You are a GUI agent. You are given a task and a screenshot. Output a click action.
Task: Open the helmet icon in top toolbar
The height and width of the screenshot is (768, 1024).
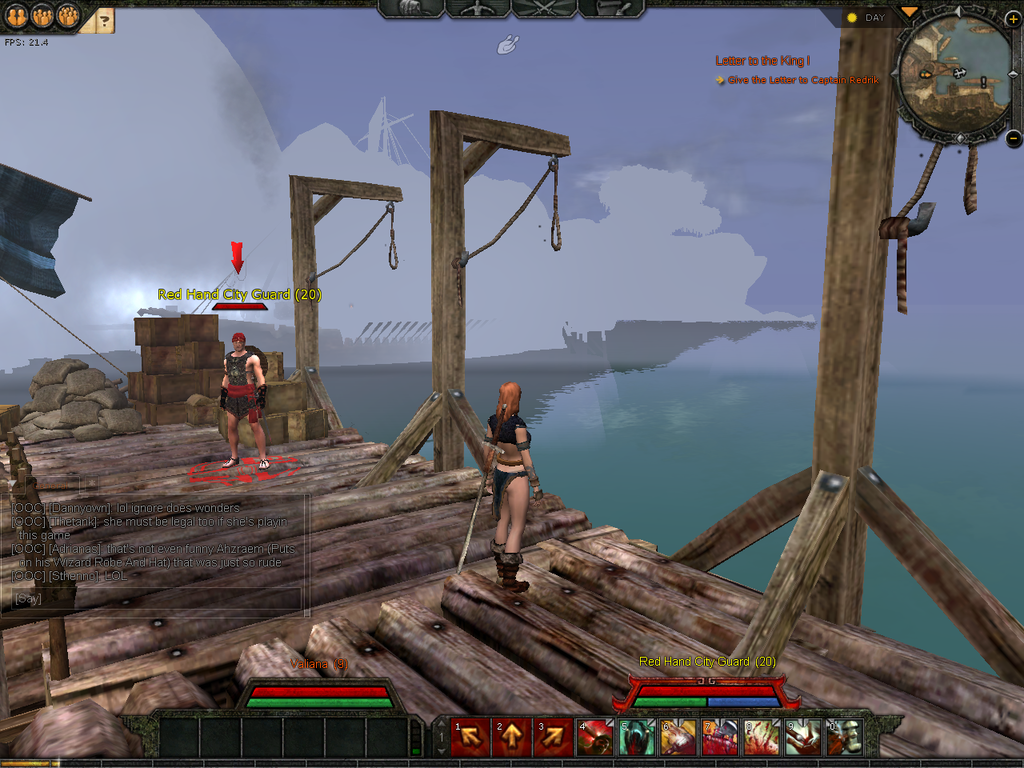coord(412,8)
